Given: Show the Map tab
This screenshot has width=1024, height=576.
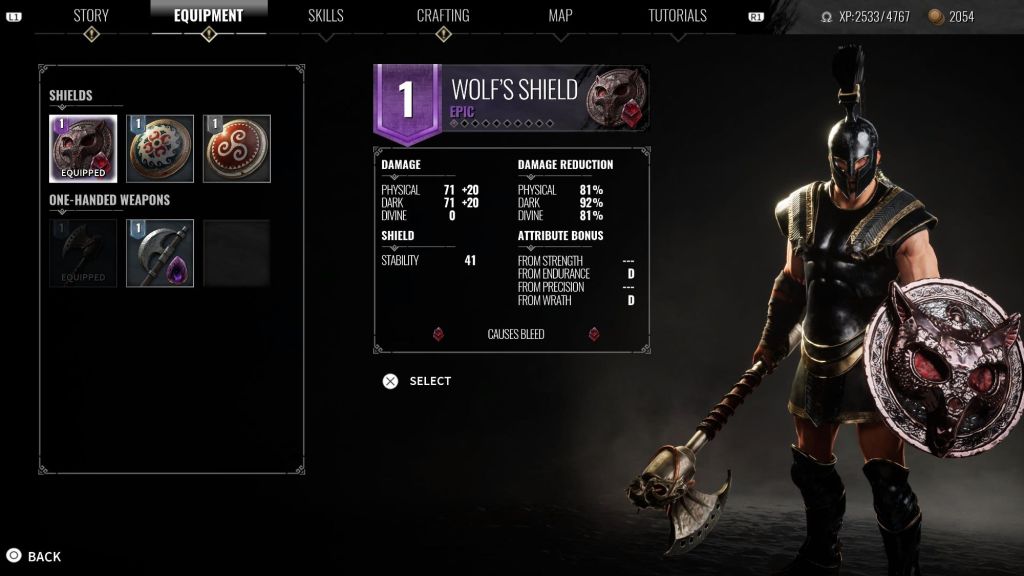Looking at the screenshot, I should [560, 16].
